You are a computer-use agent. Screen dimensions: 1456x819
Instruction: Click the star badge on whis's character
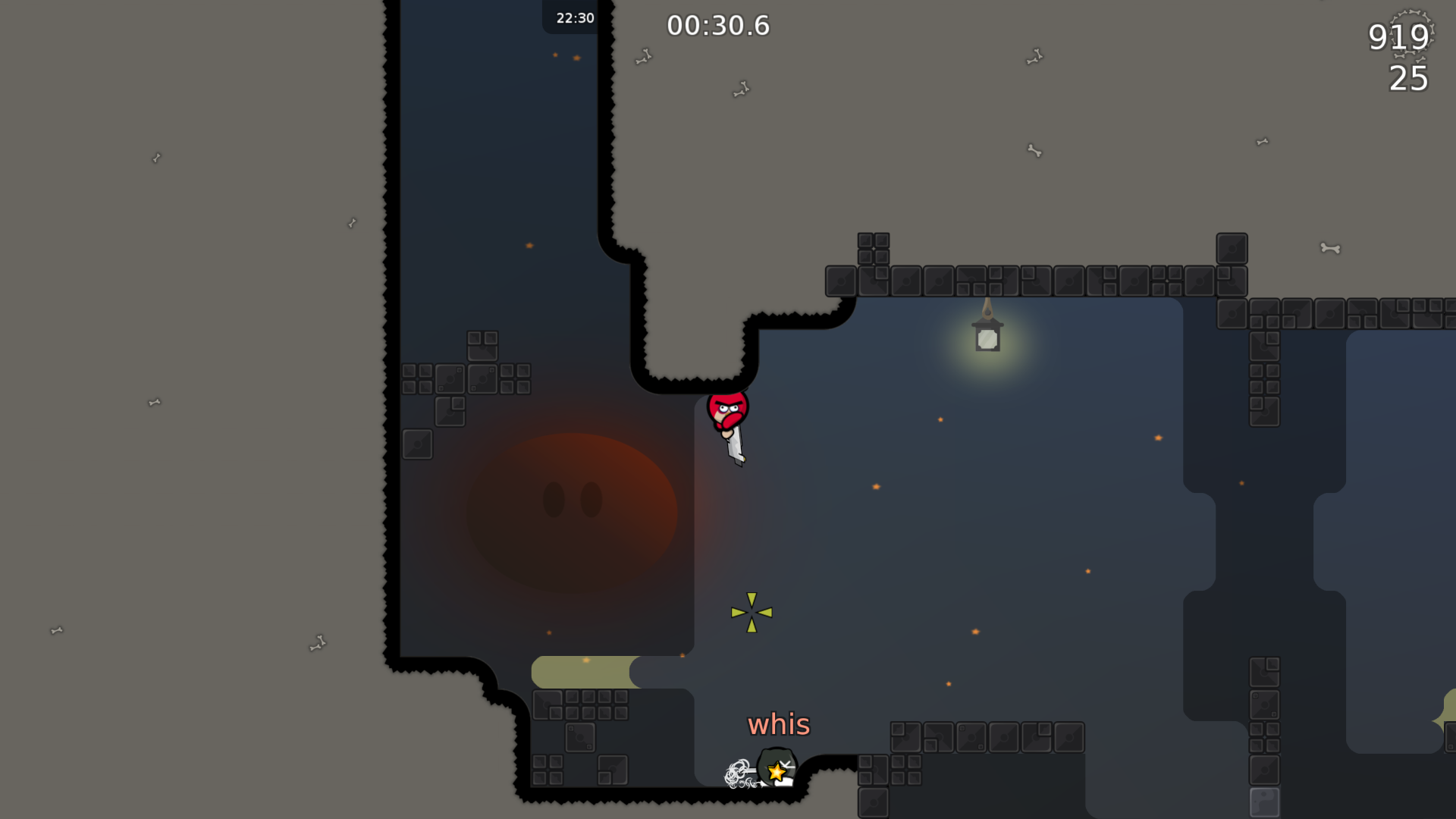tap(777, 773)
